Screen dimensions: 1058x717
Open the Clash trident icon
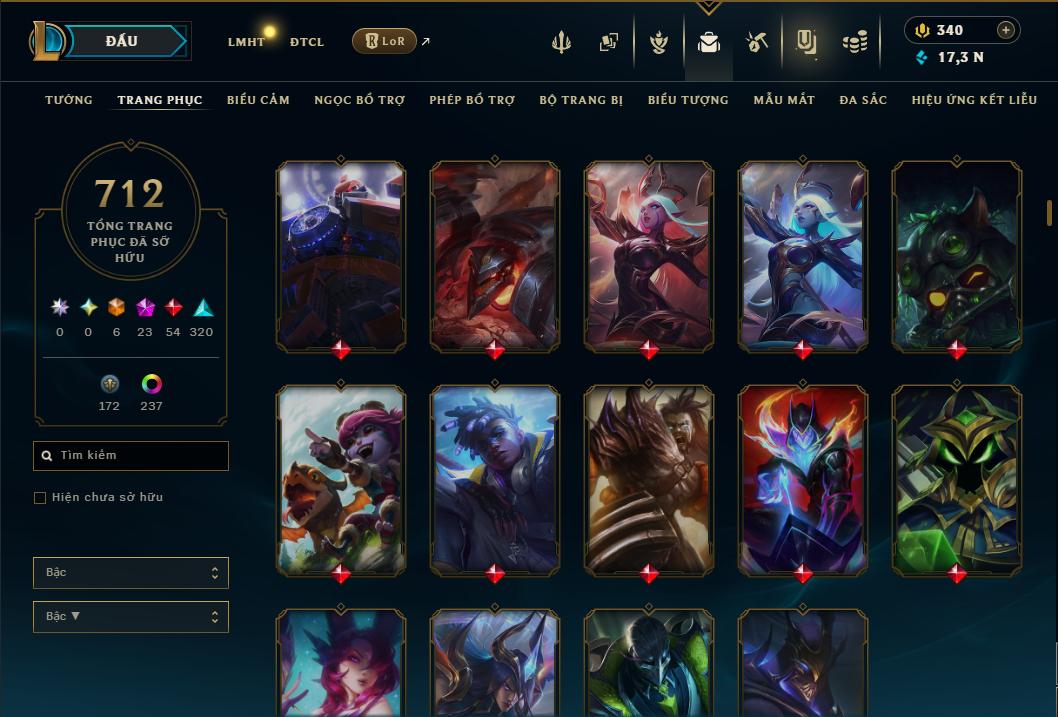[x=561, y=42]
